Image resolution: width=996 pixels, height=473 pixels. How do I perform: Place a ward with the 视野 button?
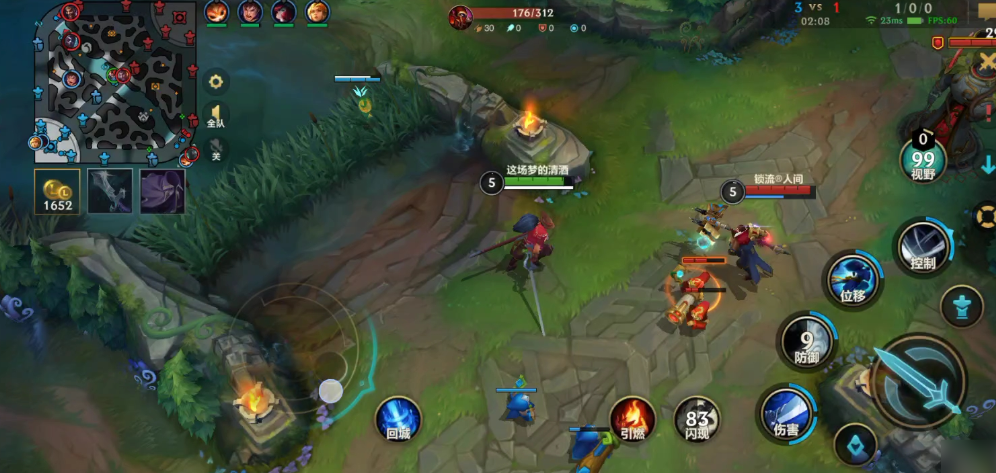[x=923, y=159]
